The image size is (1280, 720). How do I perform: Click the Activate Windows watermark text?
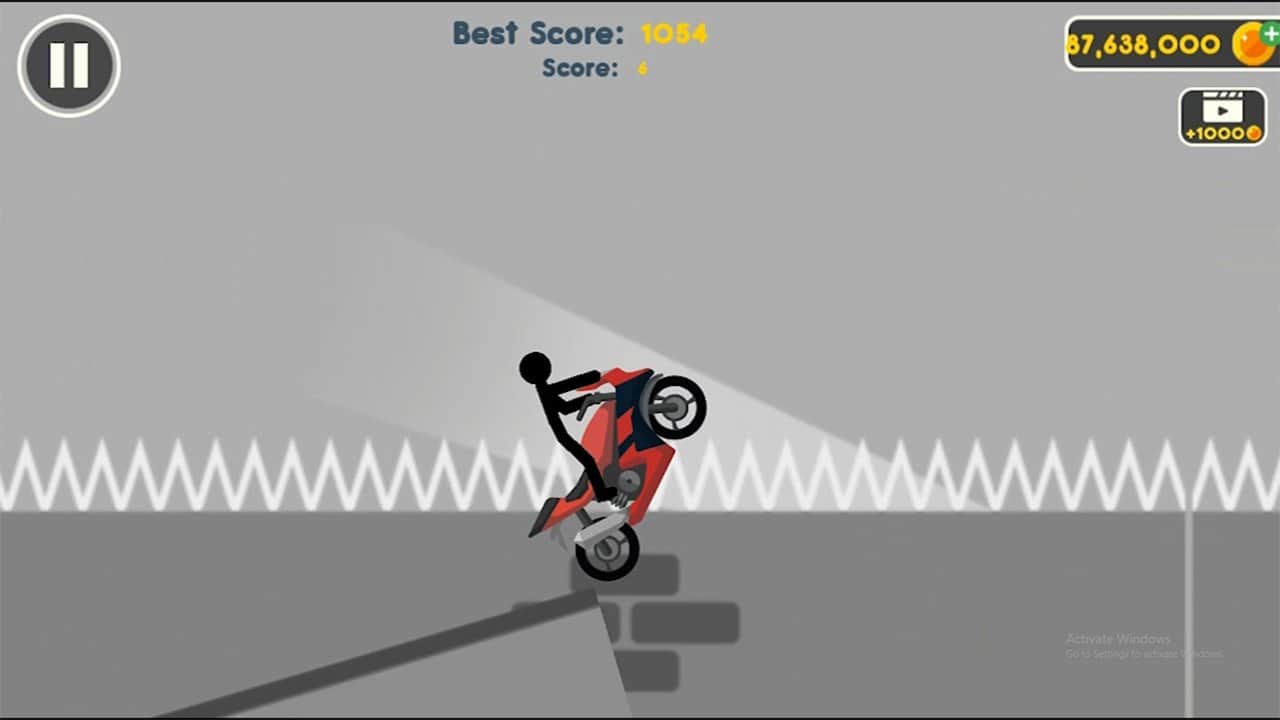(x=1117, y=637)
